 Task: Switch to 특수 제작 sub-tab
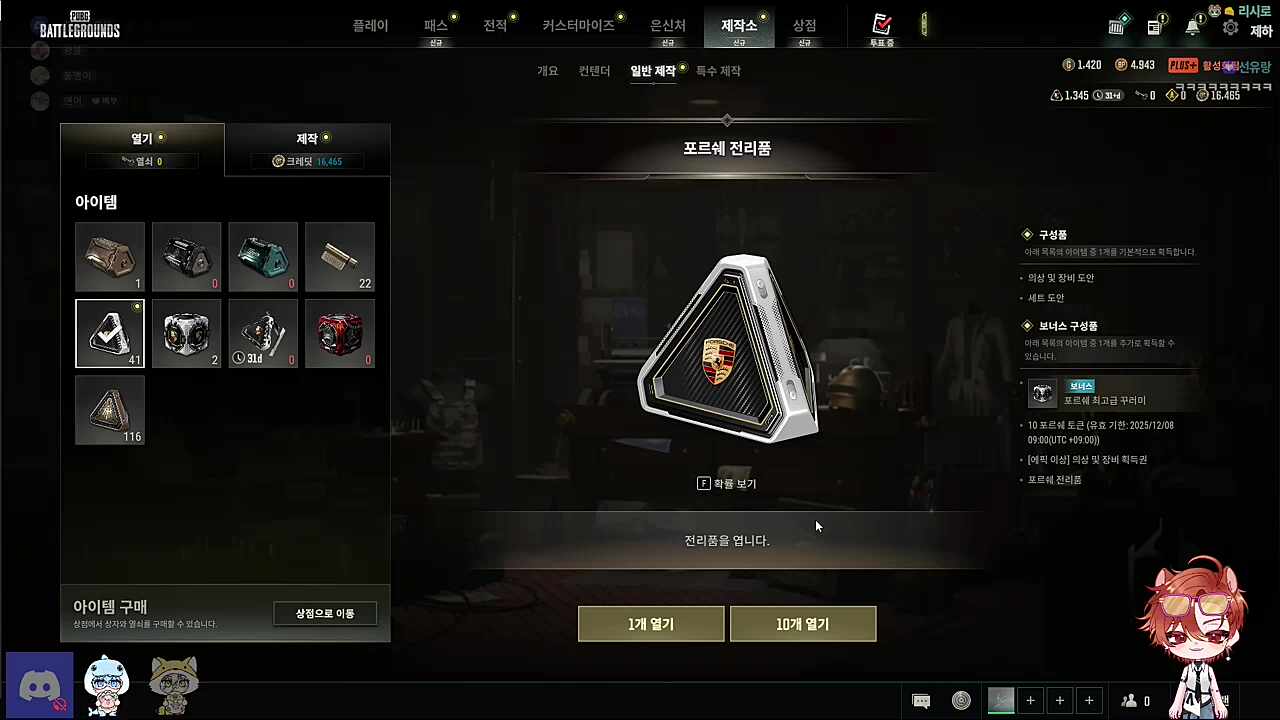[718, 71]
